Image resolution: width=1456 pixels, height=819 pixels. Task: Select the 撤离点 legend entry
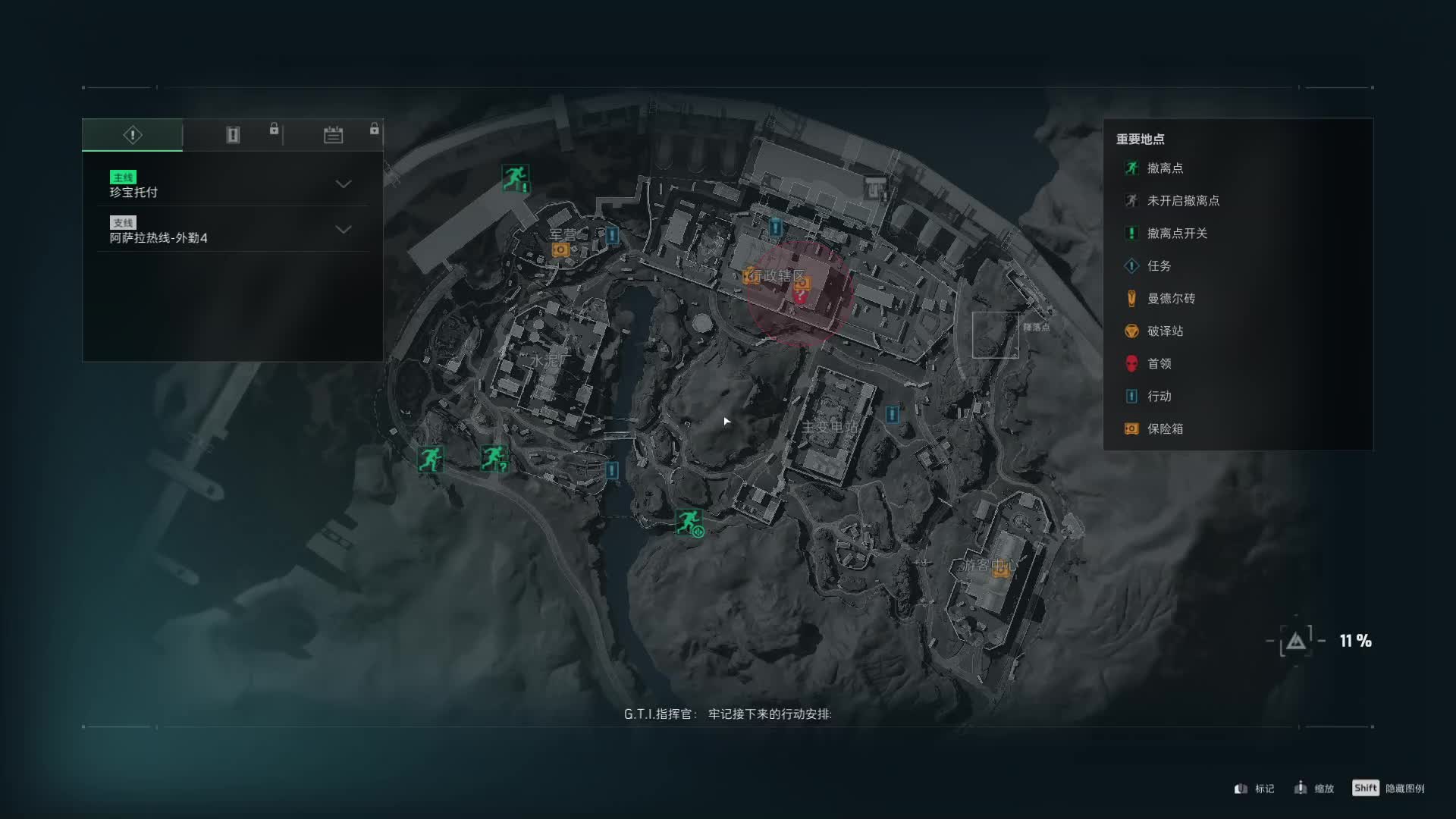1165,168
